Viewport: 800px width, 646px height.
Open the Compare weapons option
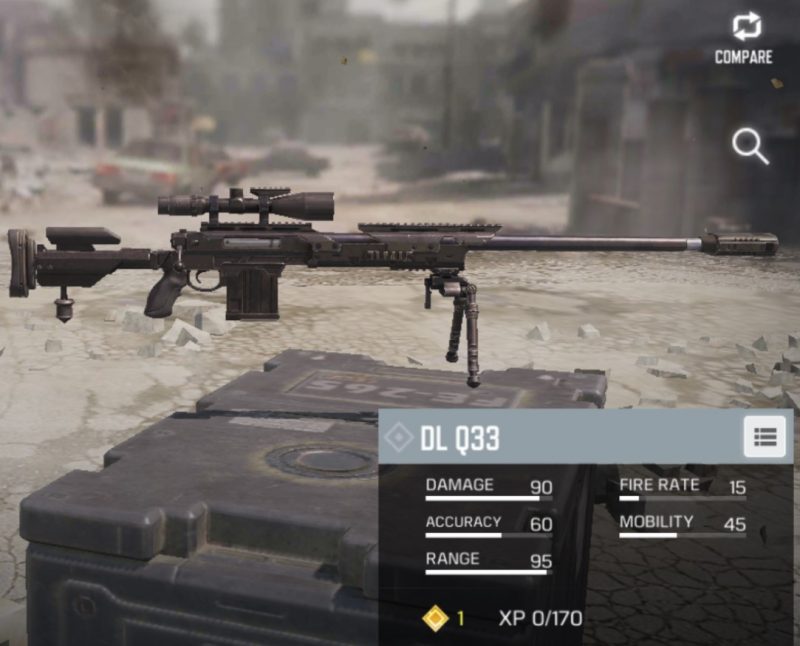click(743, 38)
